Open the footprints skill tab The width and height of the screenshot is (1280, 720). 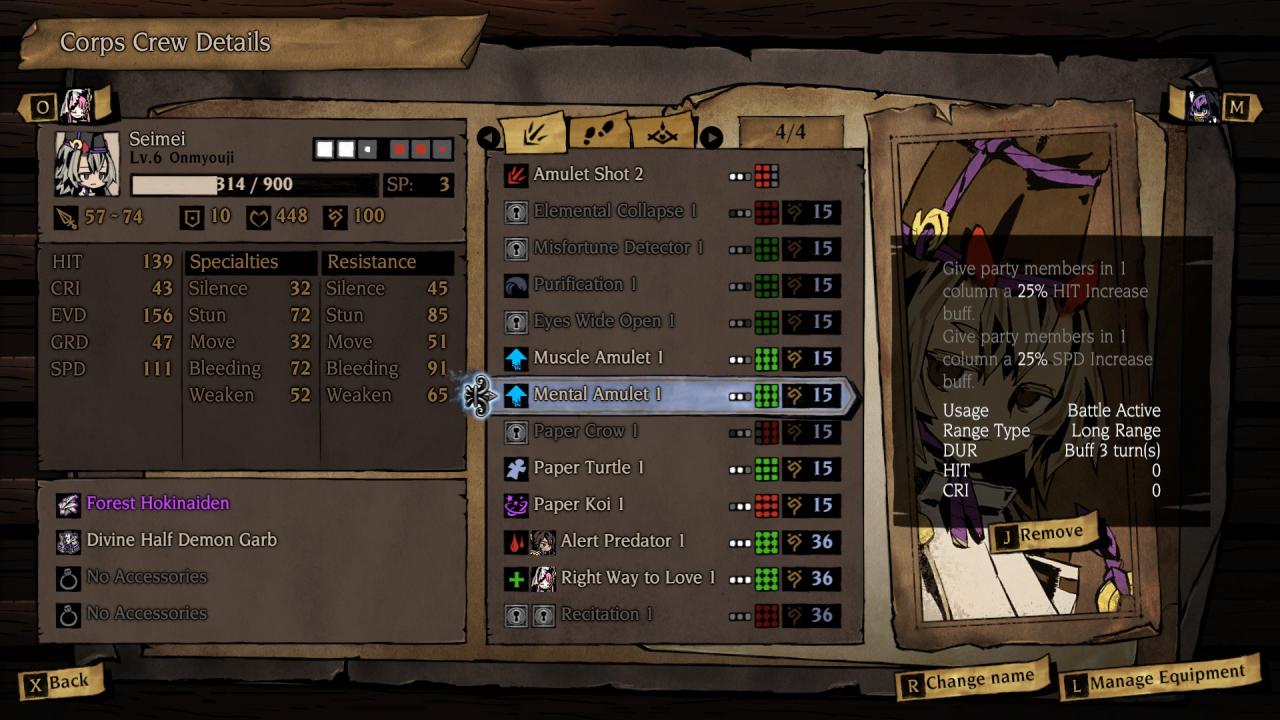(x=599, y=134)
